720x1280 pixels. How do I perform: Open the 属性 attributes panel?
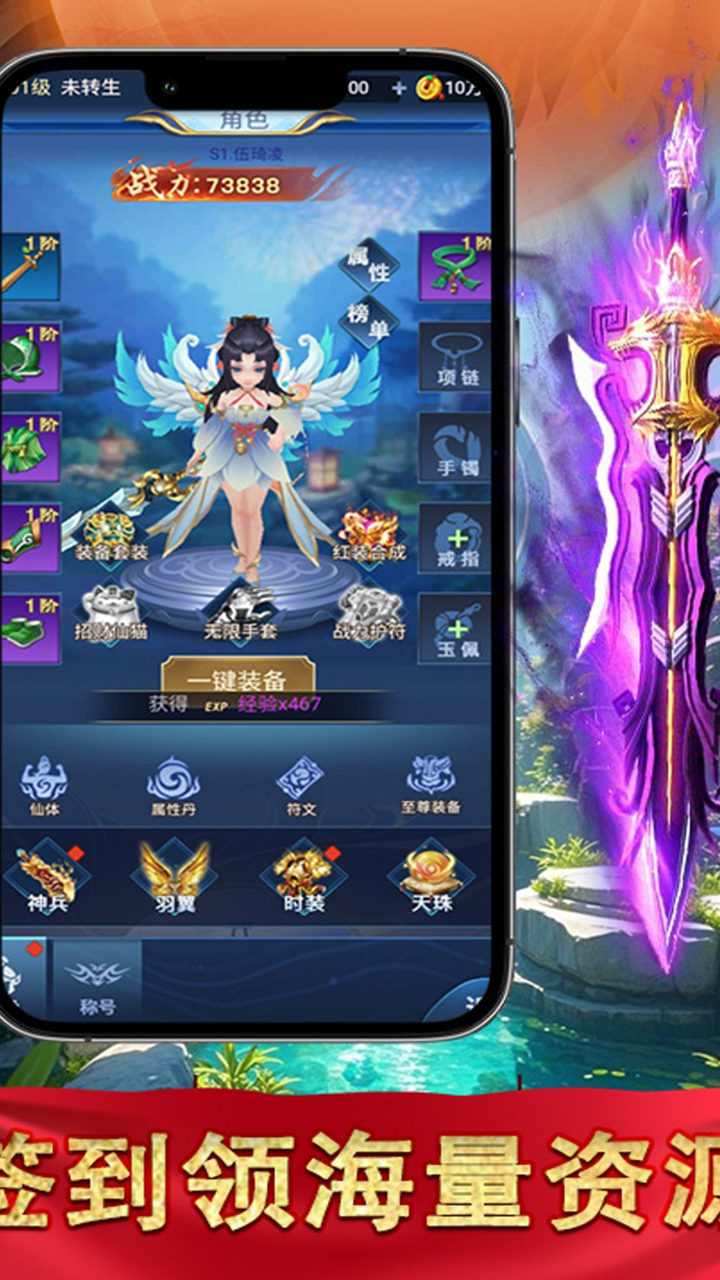(x=368, y=264)
